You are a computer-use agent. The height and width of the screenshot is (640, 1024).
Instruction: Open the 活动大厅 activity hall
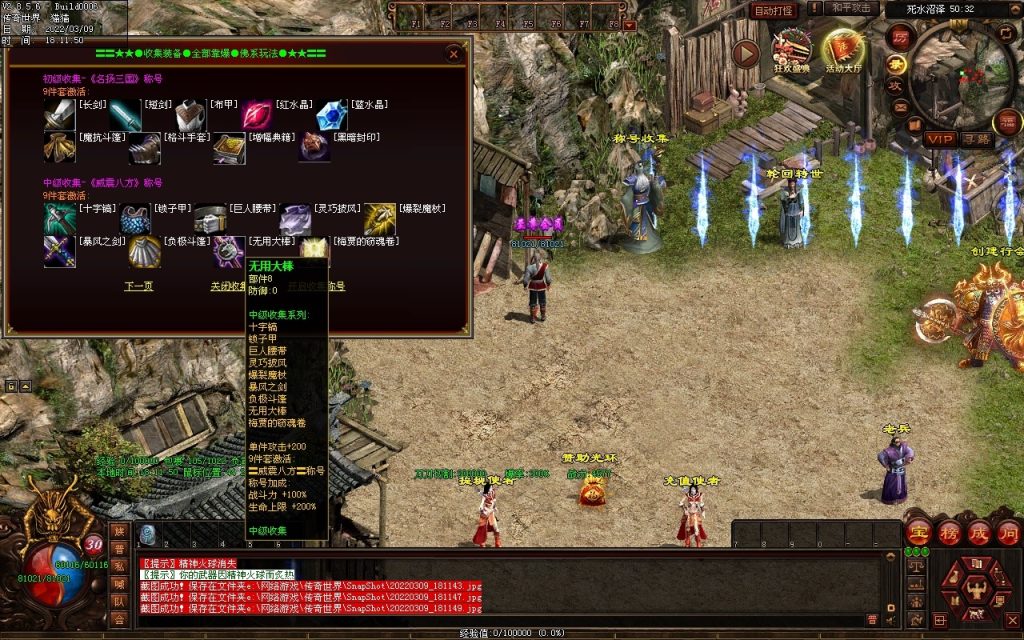tap(845, 52)
